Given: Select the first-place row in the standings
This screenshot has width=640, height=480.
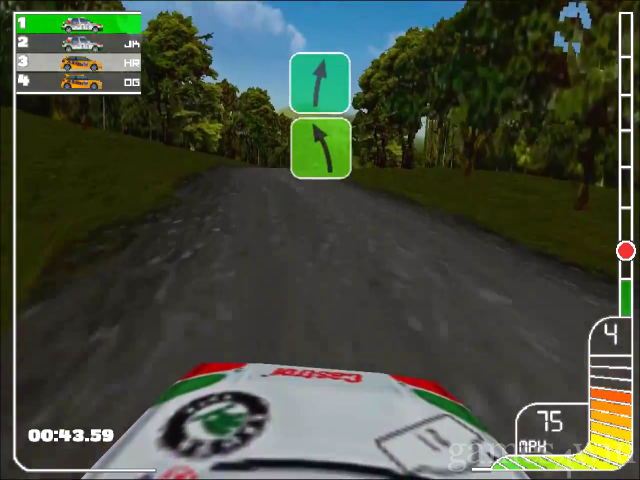Looking at the screenshot, I should 78,23.
